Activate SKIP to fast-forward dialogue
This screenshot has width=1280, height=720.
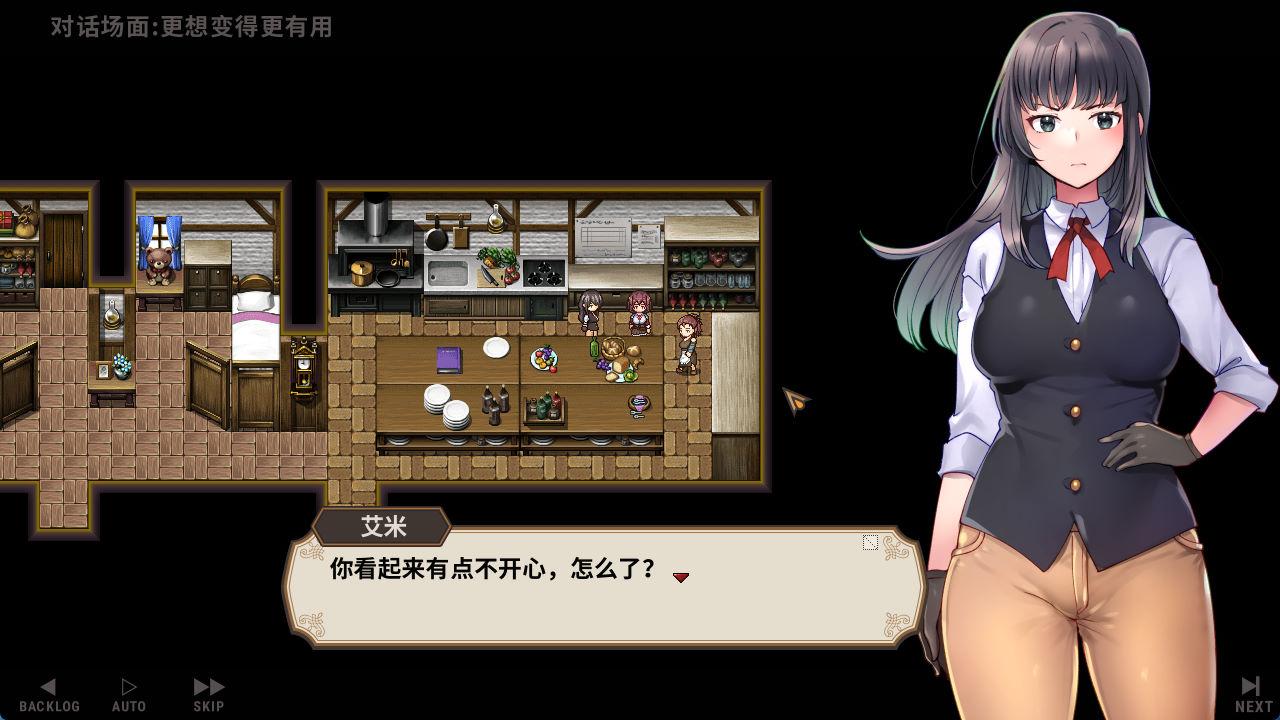(x=209, y=695)
